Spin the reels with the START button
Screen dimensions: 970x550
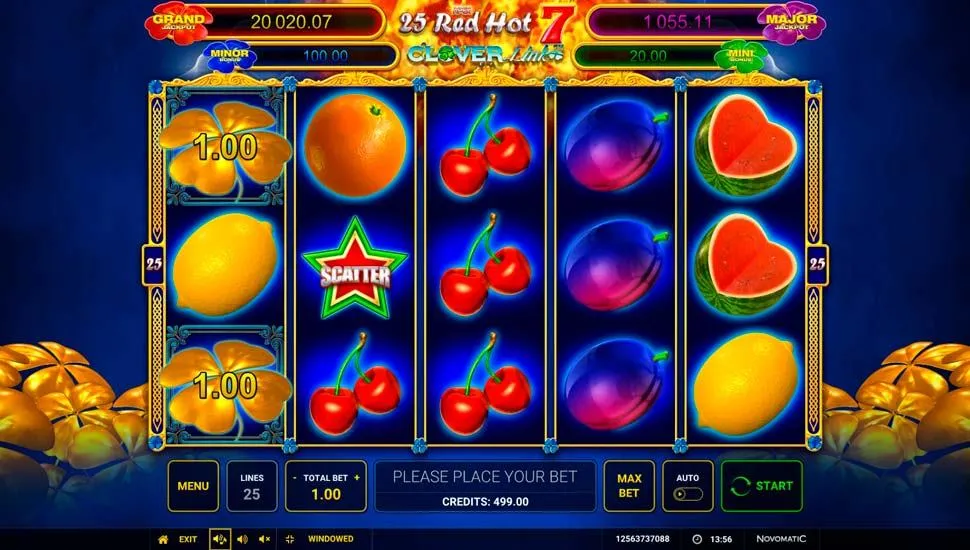(761, 486)
